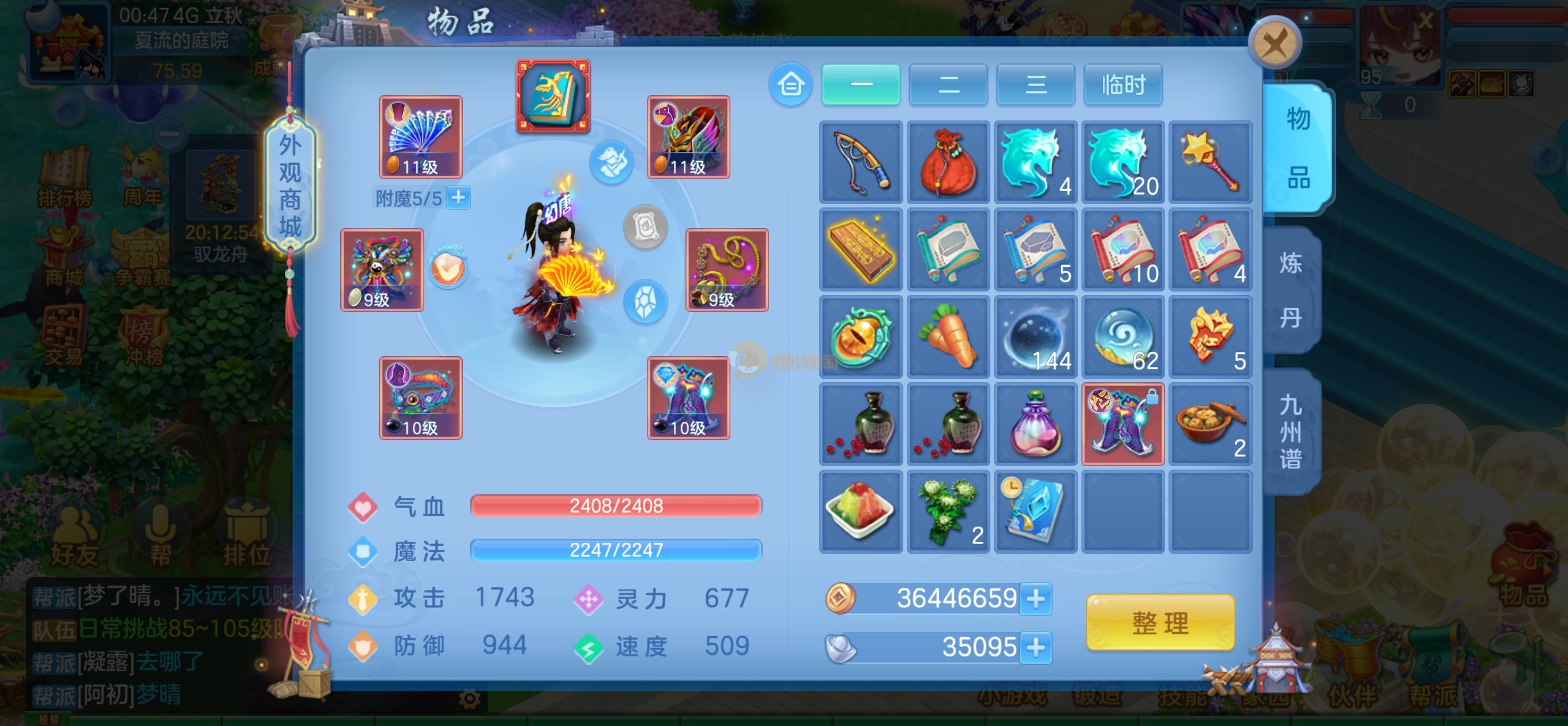Select the fishing rod item
This screenshot has width=1568, height=726.
861,162
